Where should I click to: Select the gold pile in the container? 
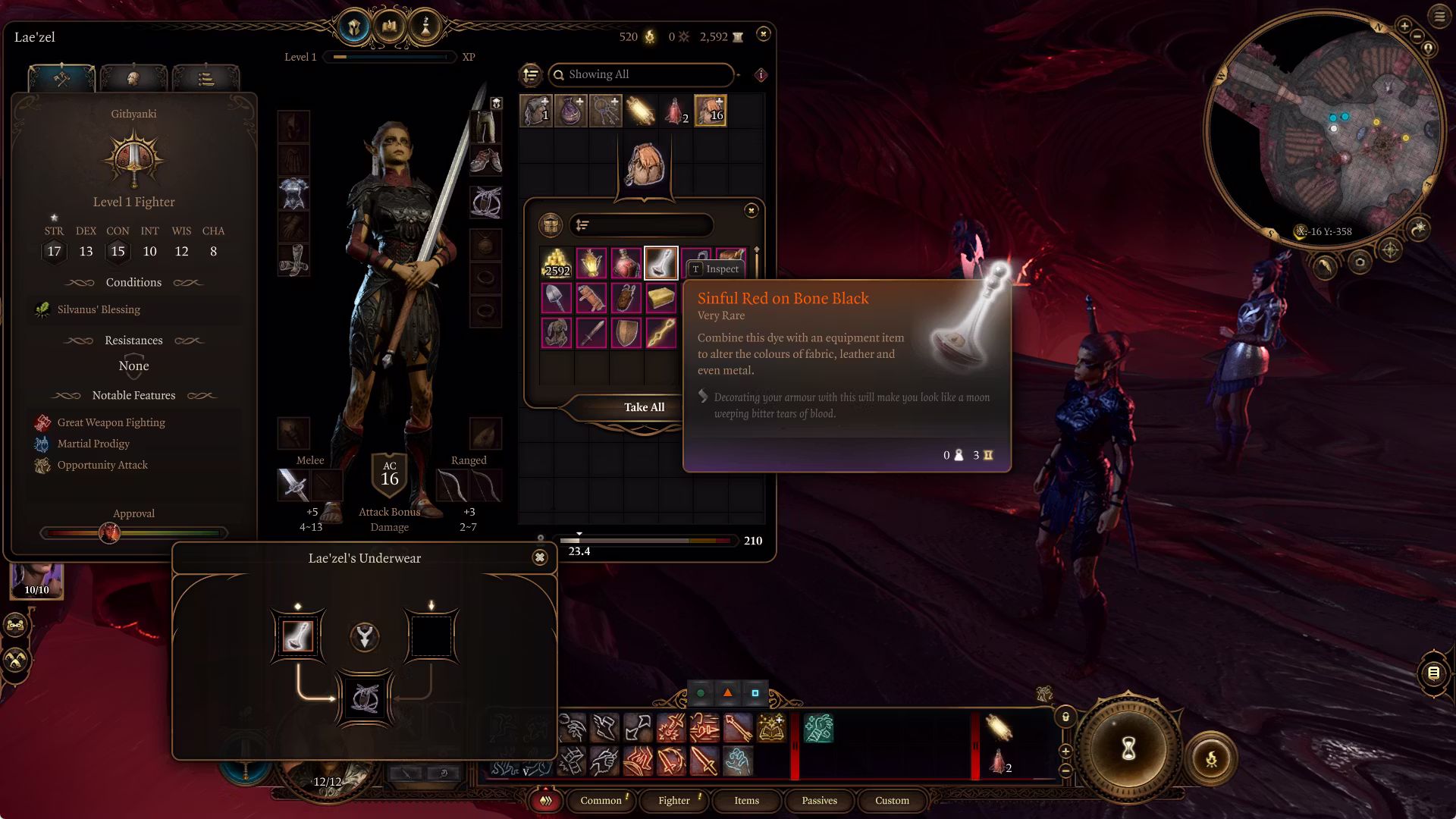[557, 262]
